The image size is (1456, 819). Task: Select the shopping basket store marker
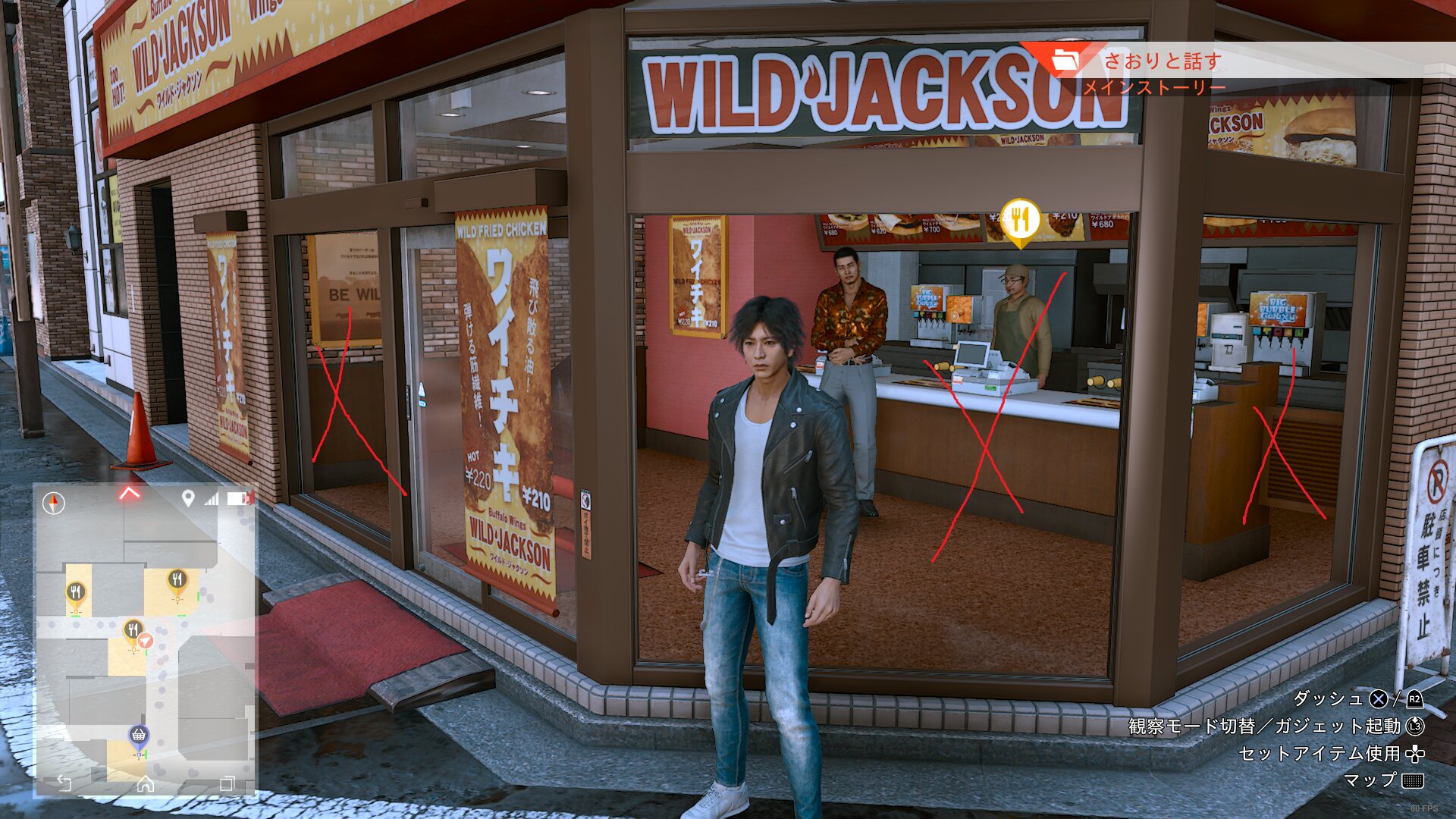coord(138,735)
